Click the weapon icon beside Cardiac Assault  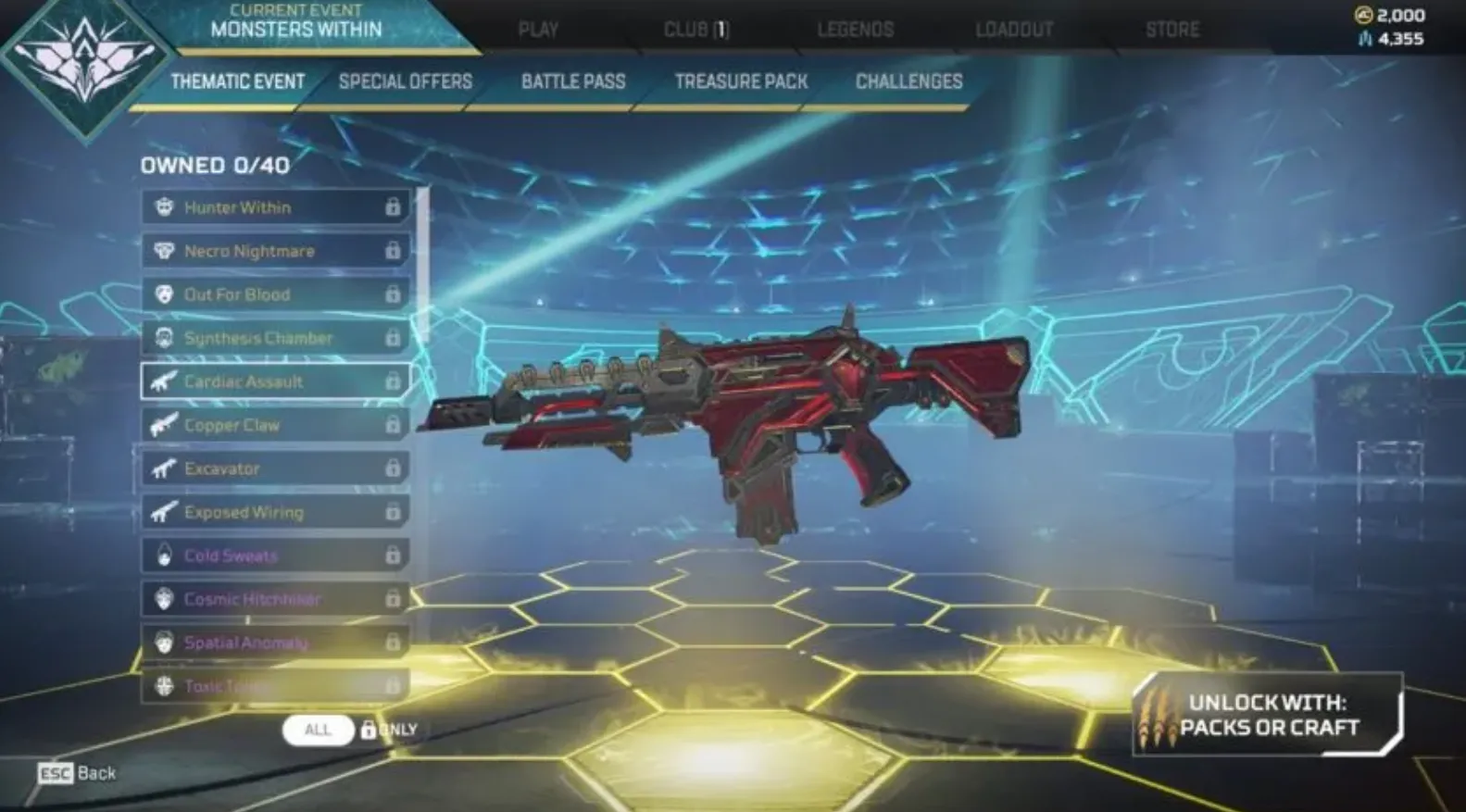tap(162, 381)
